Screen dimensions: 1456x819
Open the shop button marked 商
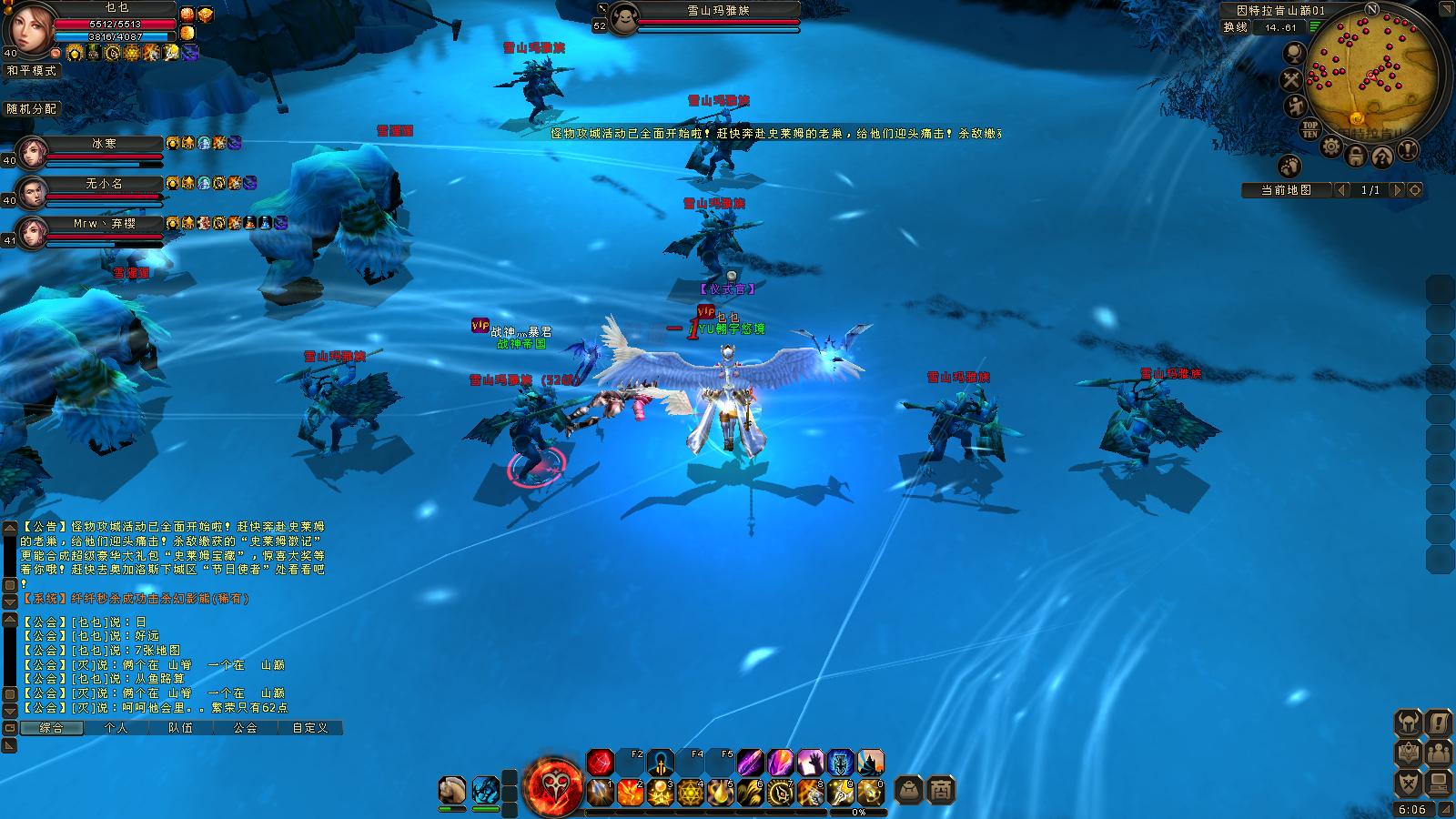click(x=941, y=790)
